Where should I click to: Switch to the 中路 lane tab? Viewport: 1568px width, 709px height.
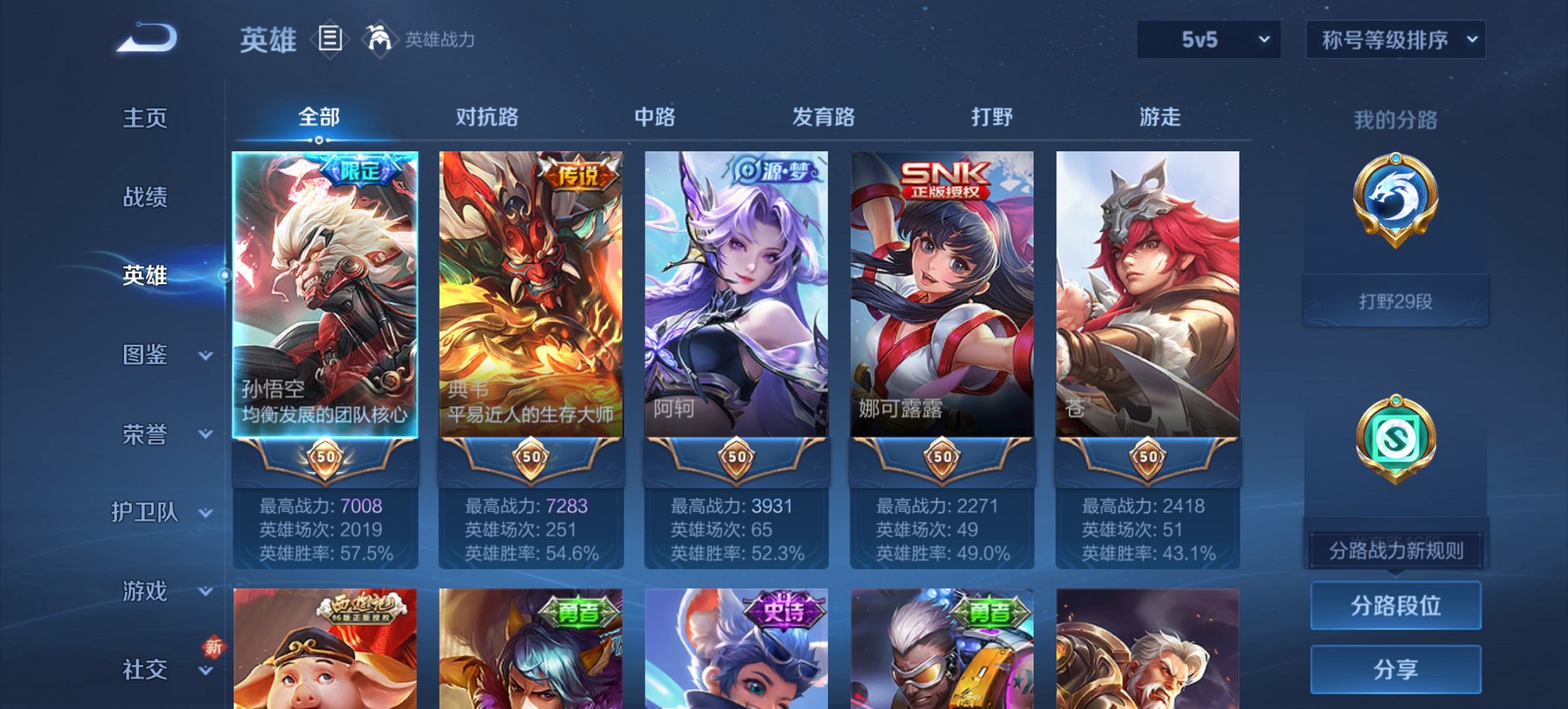[x=652, y=118]
